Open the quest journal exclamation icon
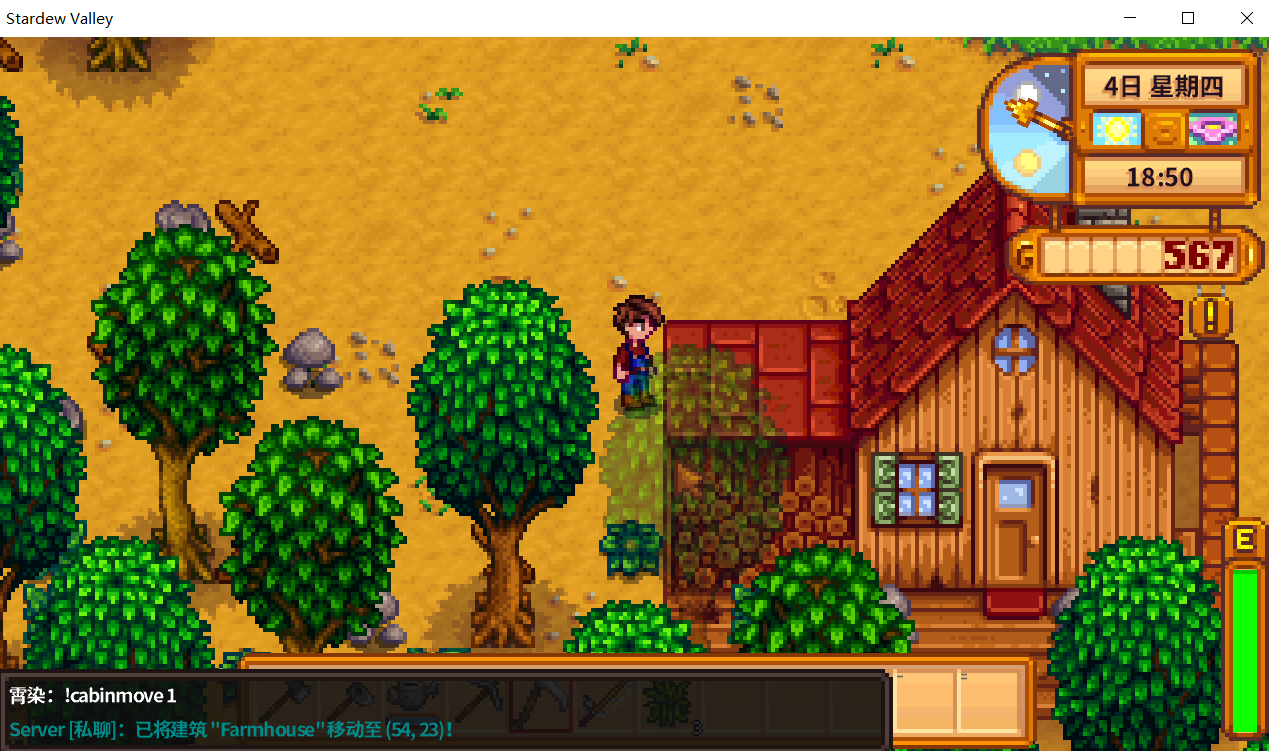1269x751 pixels. click(1211, 317)
